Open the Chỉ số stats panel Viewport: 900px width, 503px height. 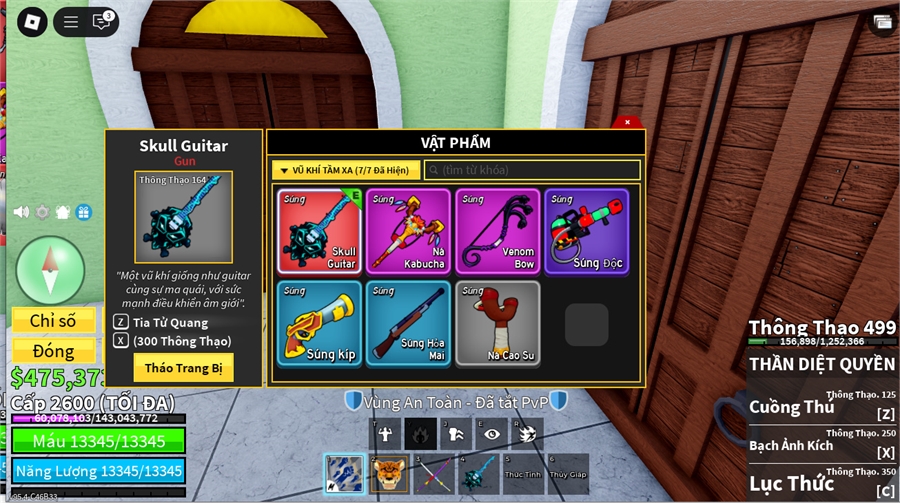[x=53, y=321]
